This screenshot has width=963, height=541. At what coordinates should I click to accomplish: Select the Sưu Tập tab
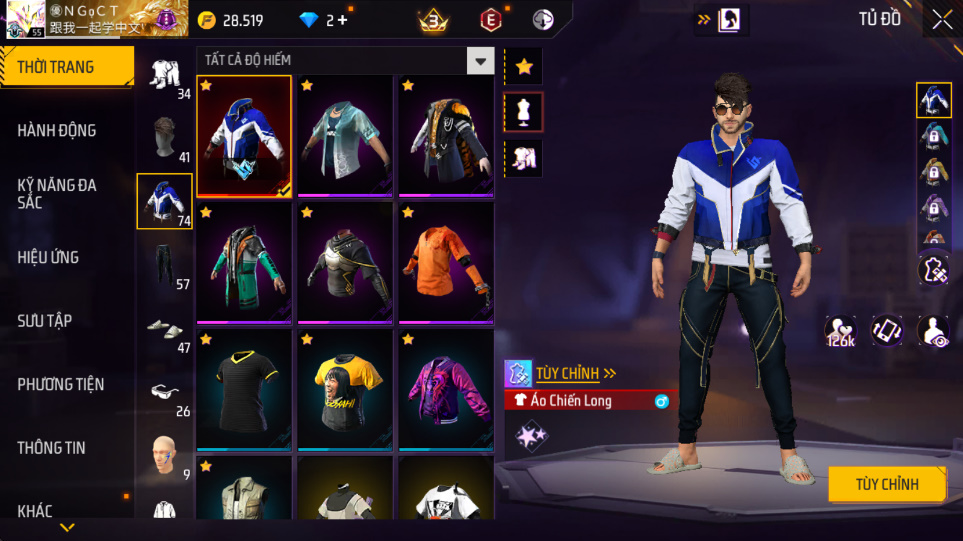[45, 320]
